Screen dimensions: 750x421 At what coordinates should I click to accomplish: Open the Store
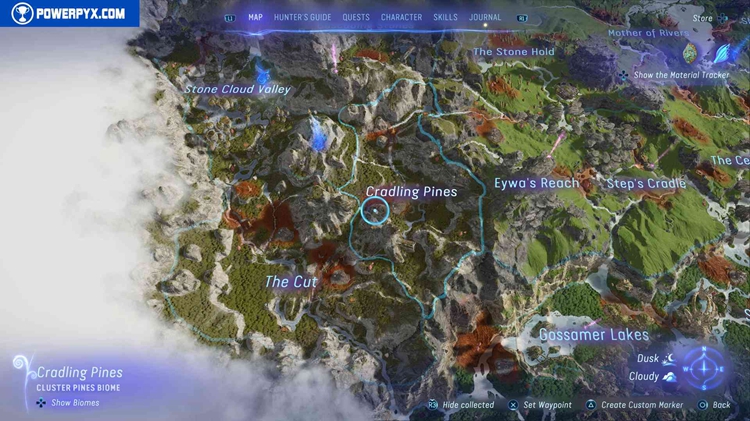(704, 17)
